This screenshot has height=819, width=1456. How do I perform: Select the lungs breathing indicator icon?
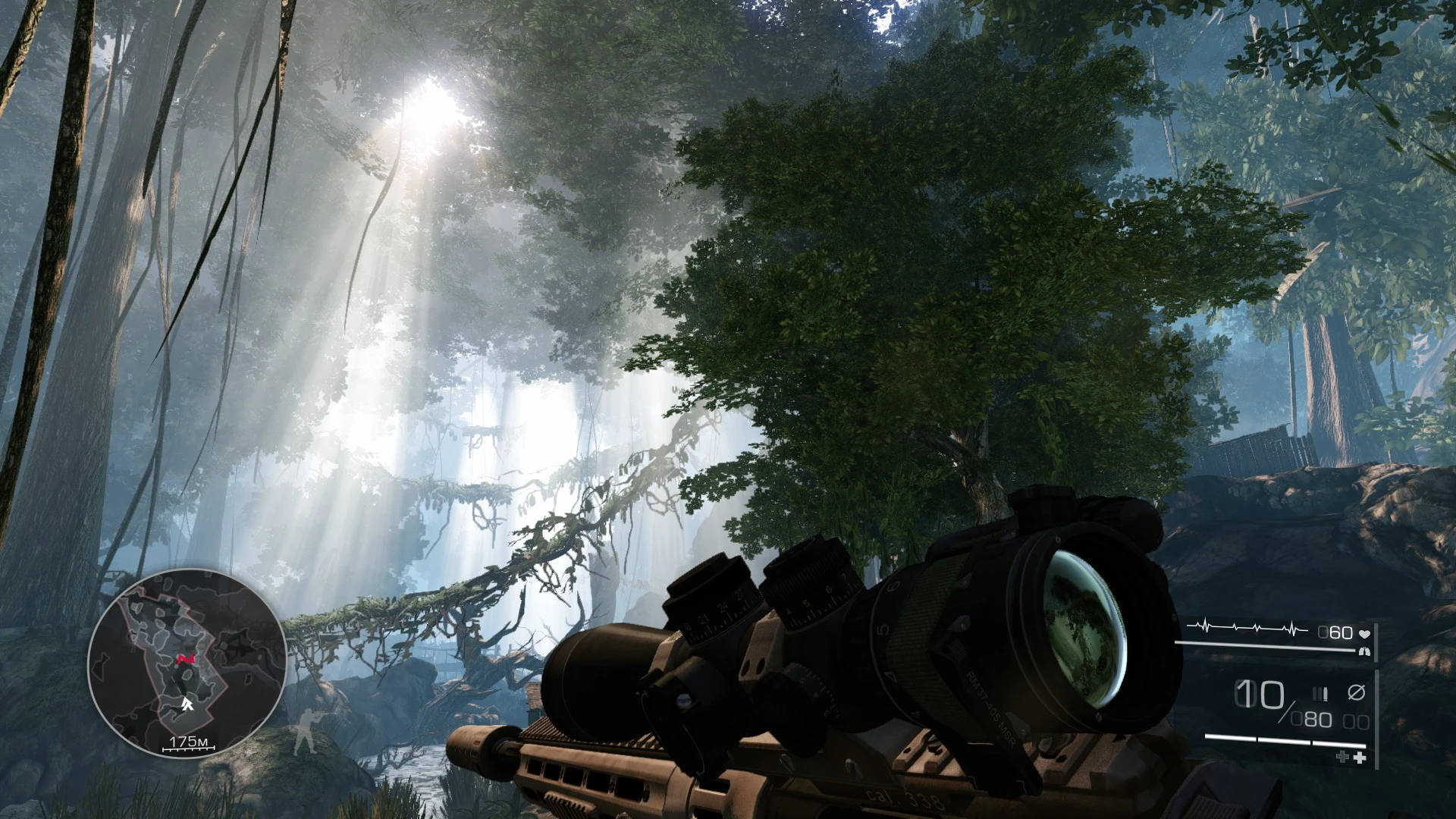pyautogui.click(x=1366, y=651)
